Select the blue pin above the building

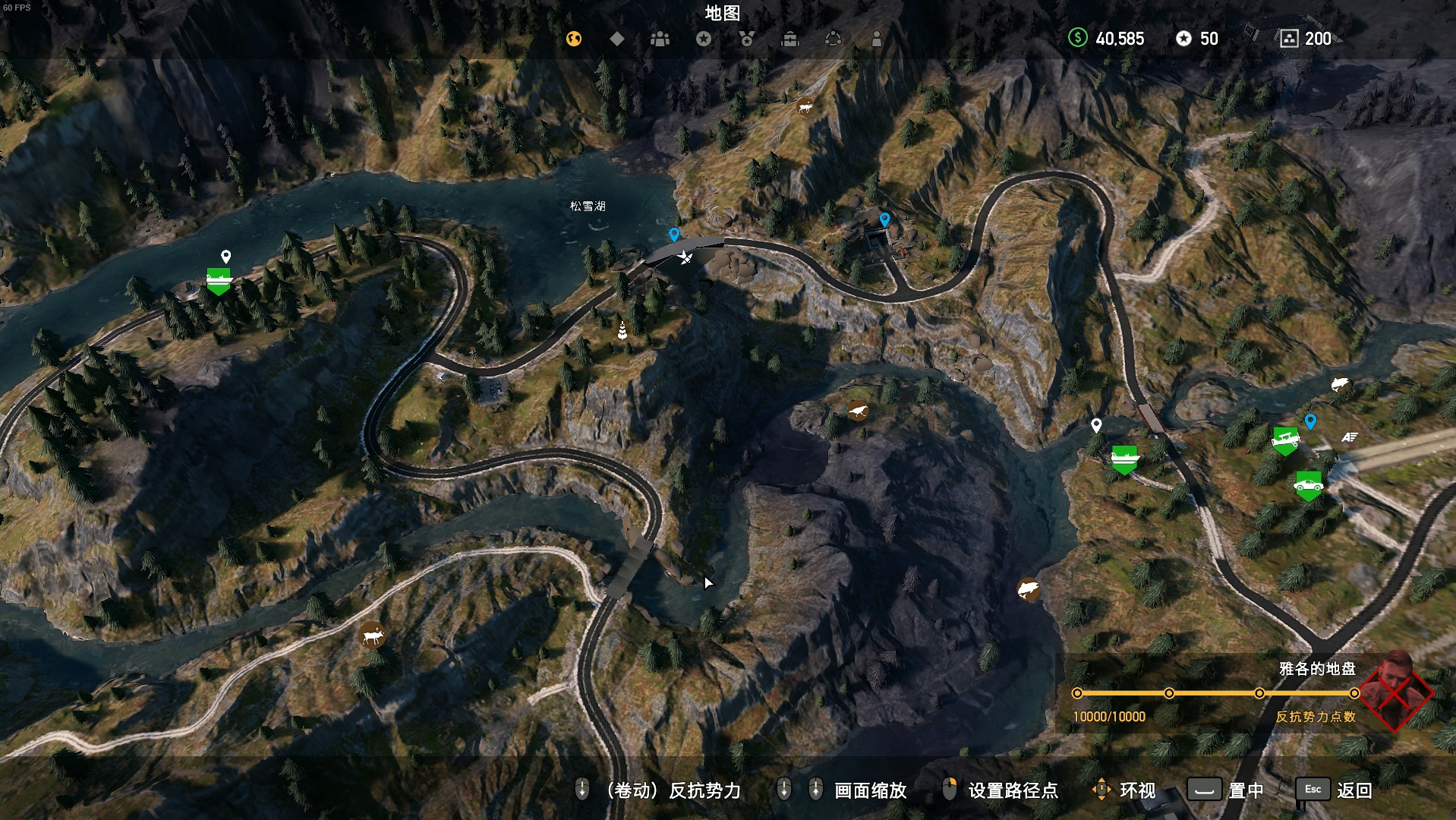click(x=884, y=219)
